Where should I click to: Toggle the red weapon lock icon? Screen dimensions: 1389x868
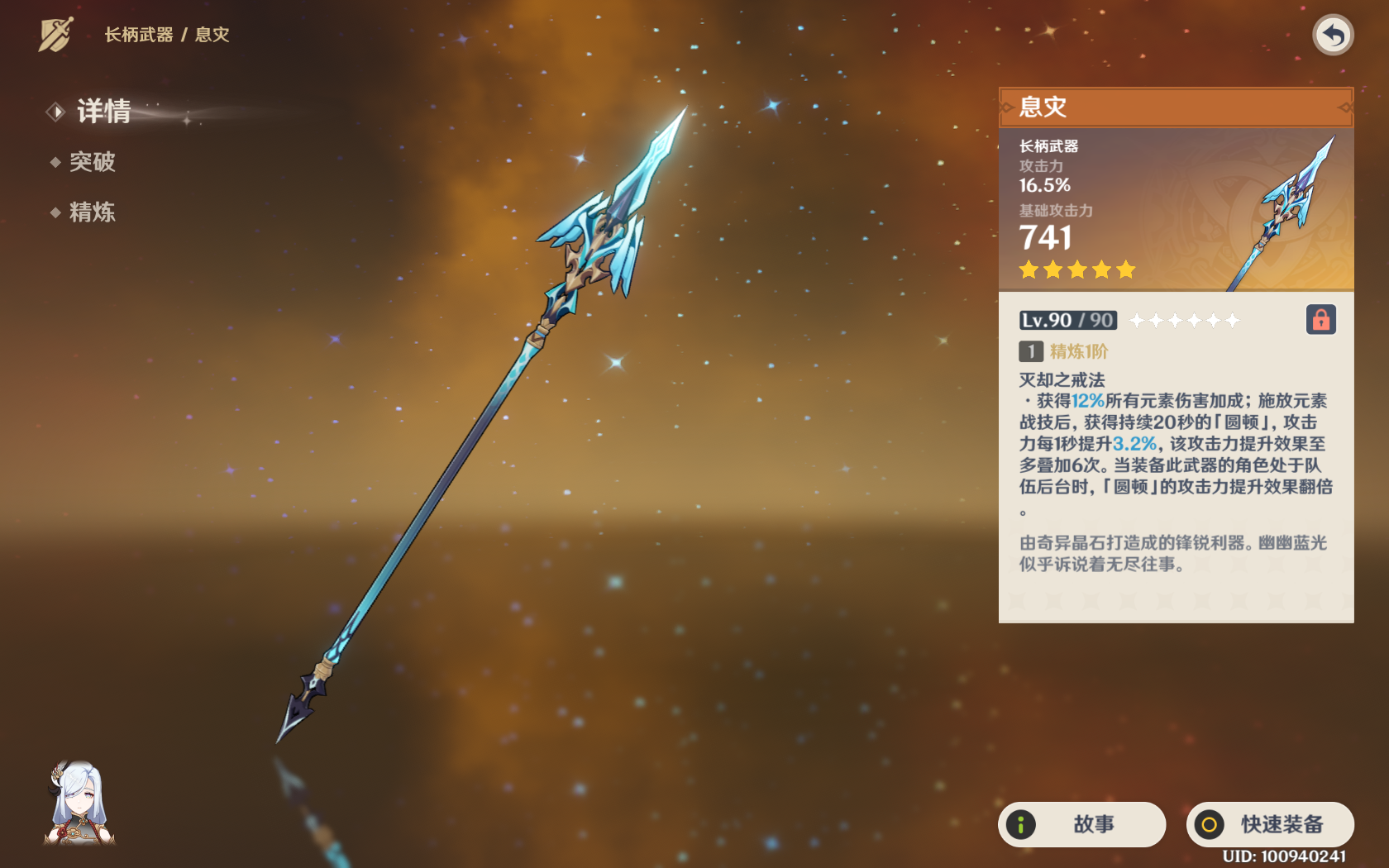1320,320
